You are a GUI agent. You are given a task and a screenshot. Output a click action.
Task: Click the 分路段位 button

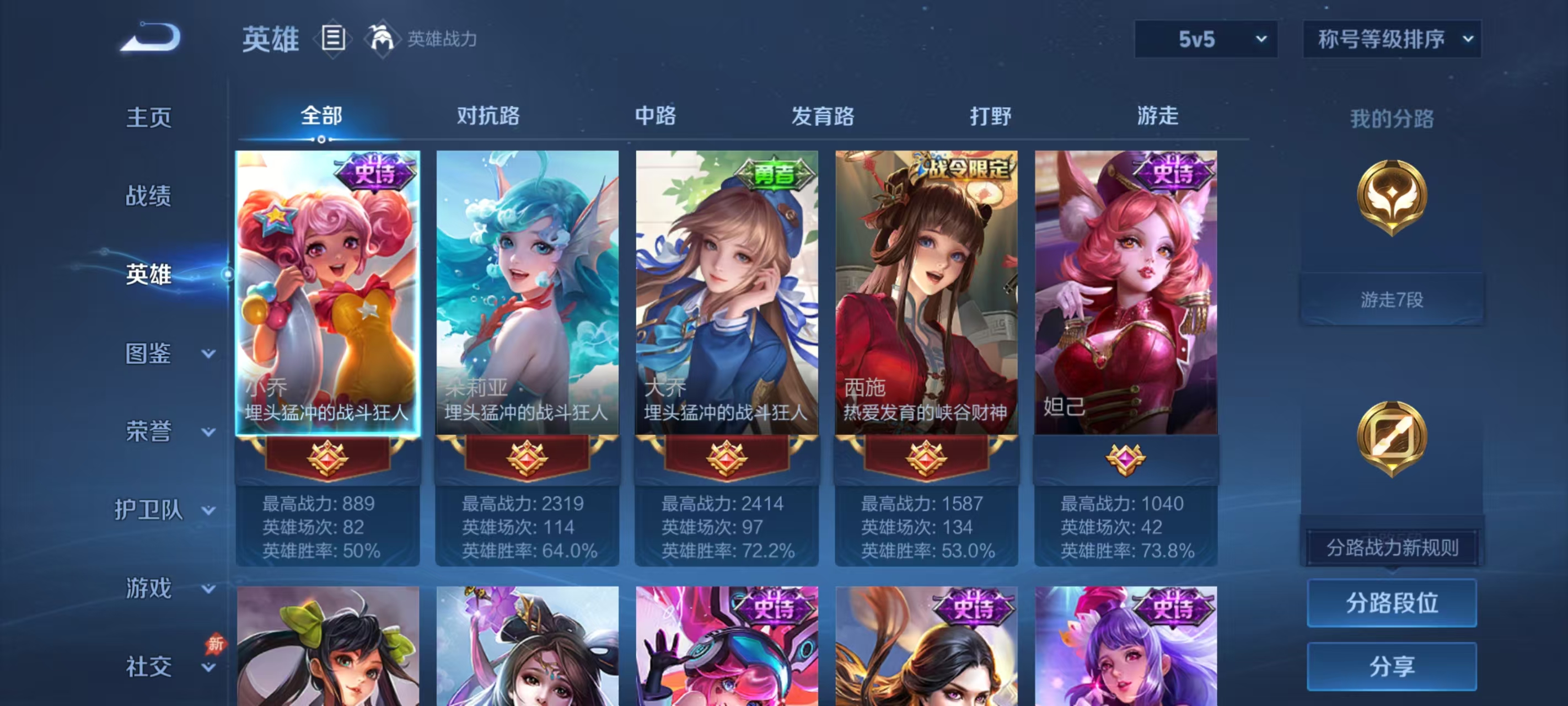point(1392,603)
